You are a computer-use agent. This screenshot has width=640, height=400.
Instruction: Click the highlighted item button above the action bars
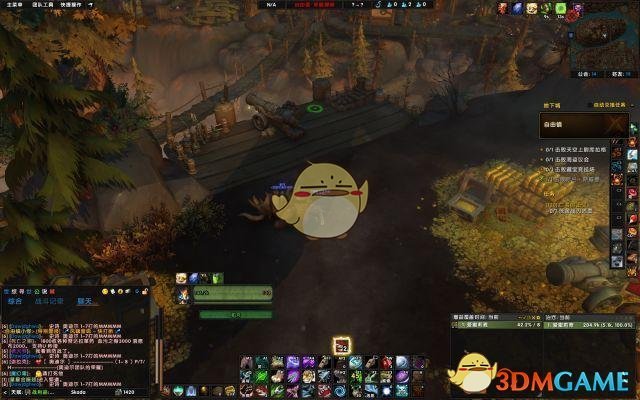coord(341,345)
